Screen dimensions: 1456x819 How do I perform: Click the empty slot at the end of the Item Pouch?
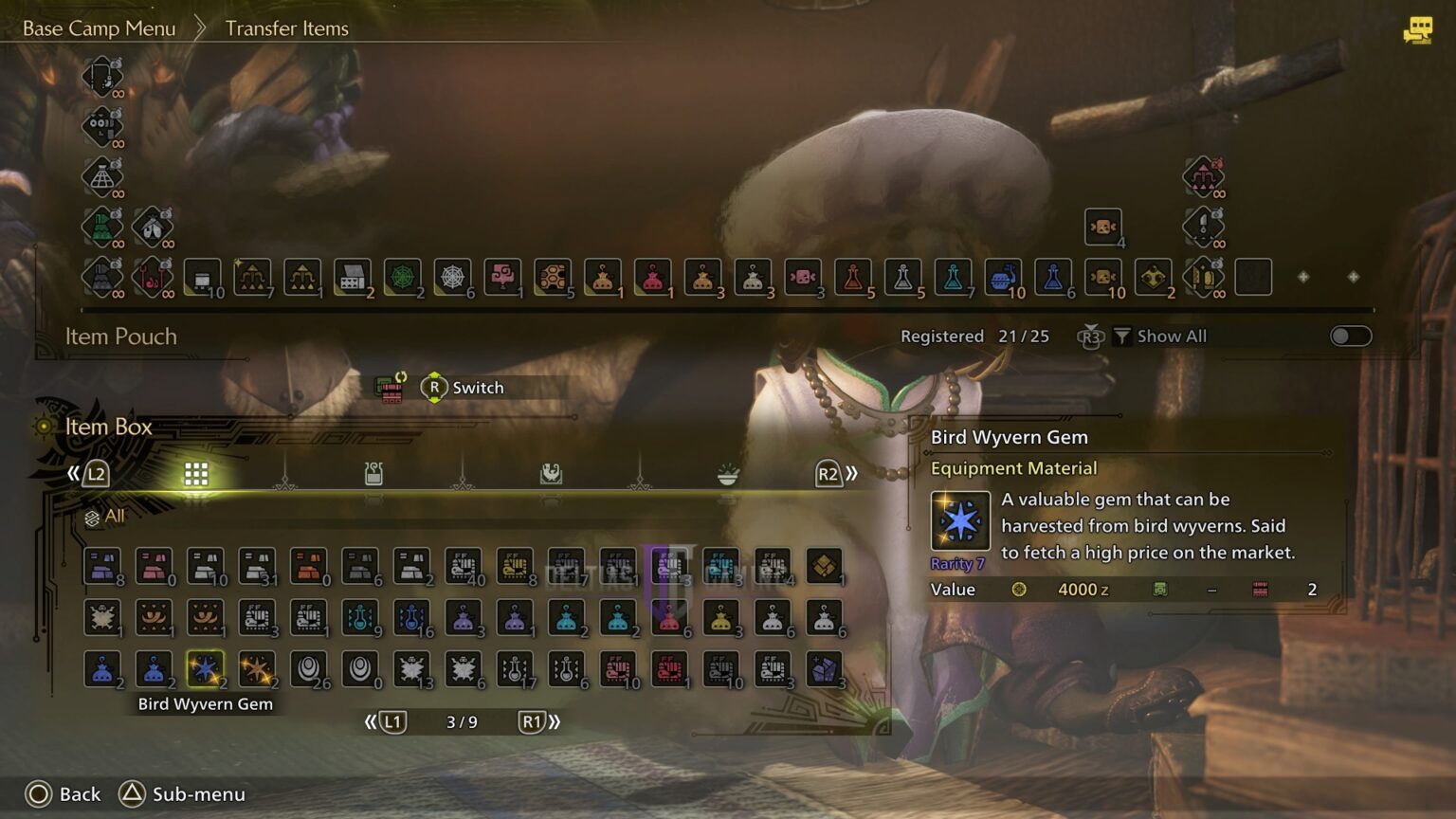1253,277
